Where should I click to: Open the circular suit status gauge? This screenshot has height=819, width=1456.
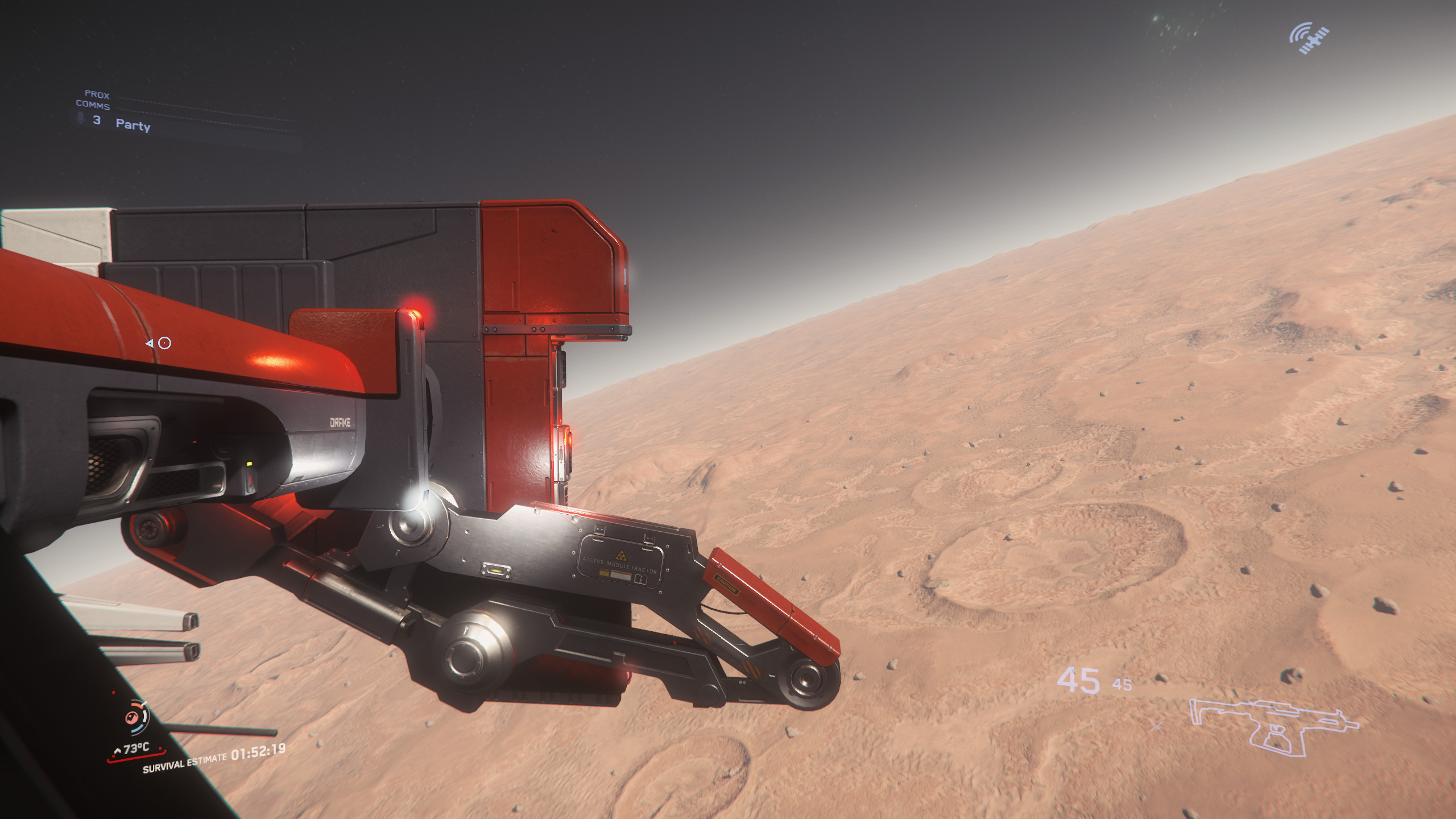136,717
